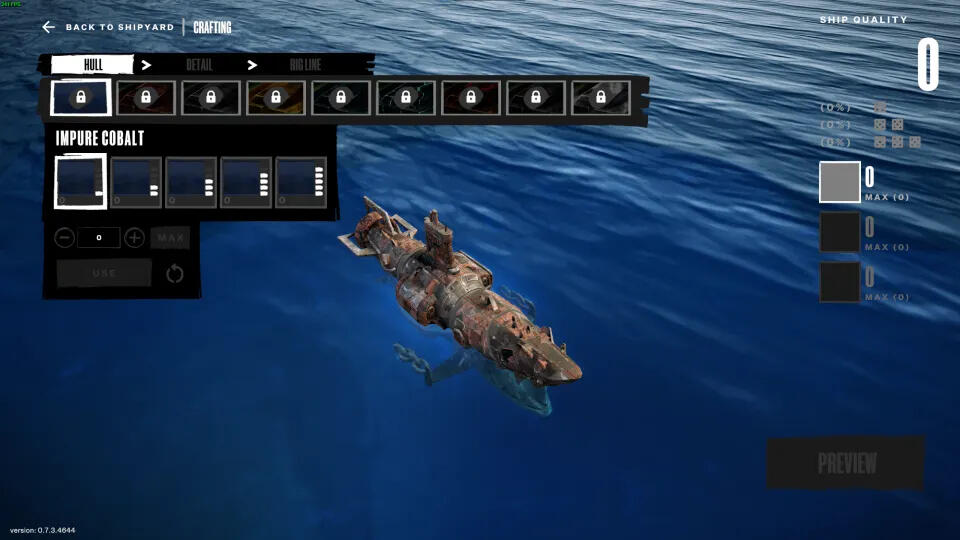Viewport: 960px width, 540px height.
Task: Select the two-bar Impure Cobalt tier
Action: coord(136,182)
